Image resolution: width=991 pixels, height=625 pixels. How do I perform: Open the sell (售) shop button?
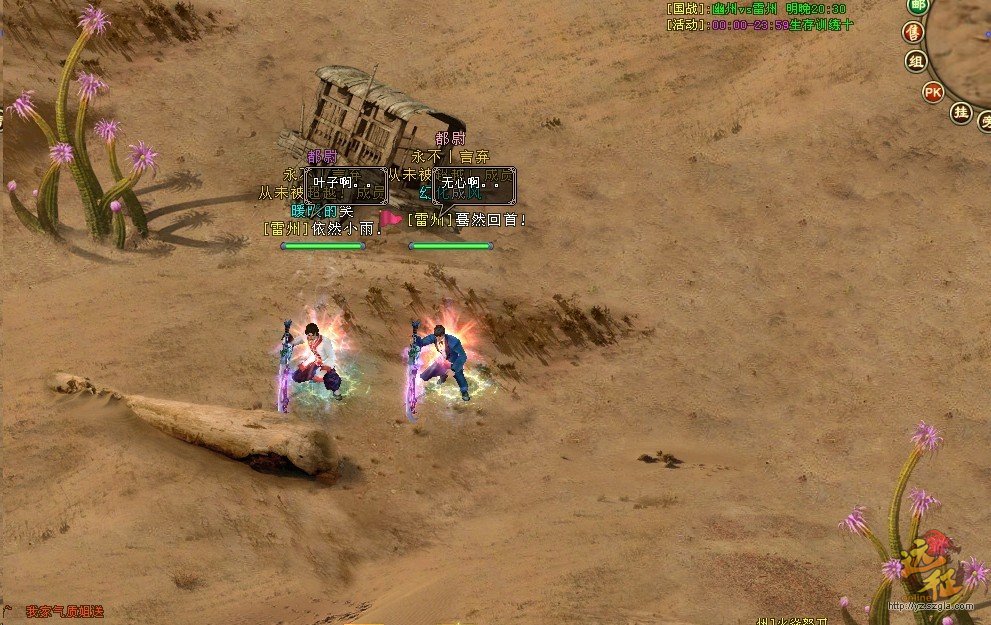914,33
